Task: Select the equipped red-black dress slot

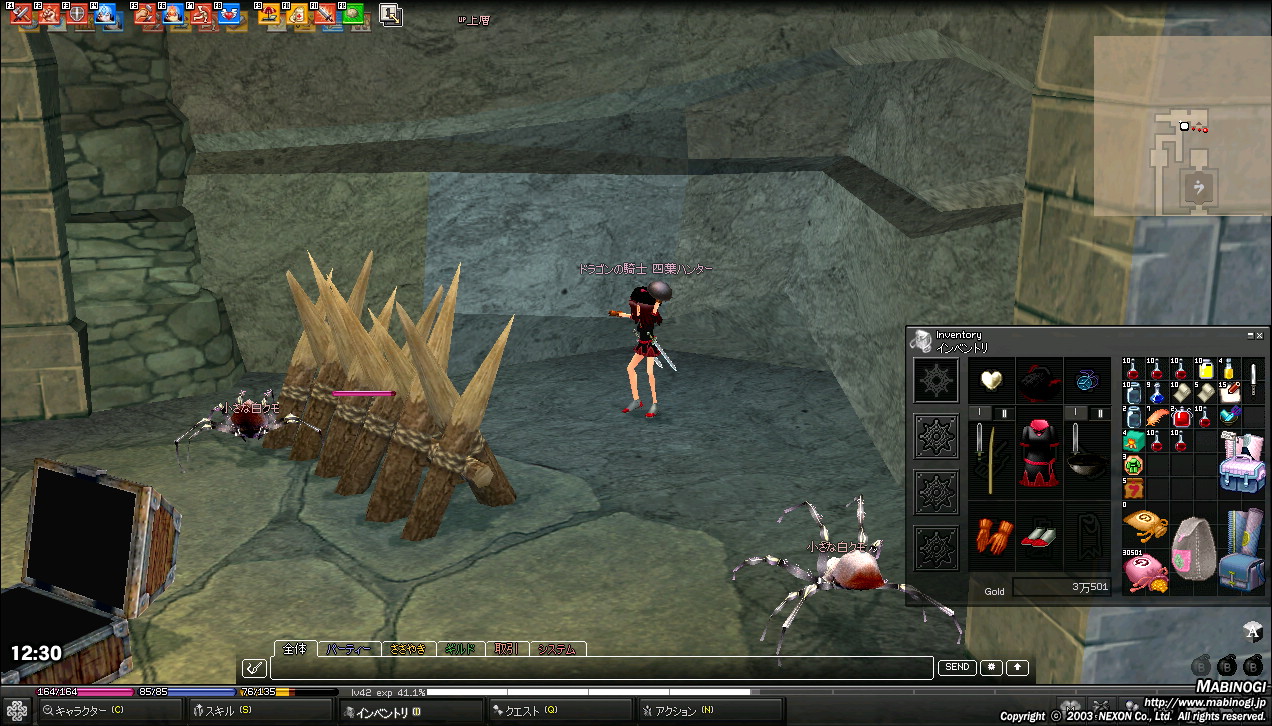Action: point(1039,453)
